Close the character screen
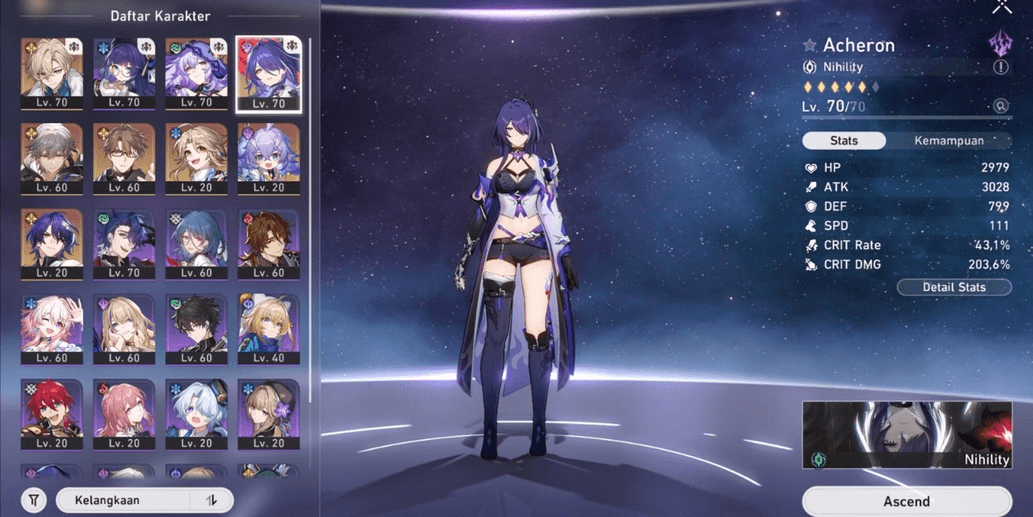This screenshot has height=517, width=1033. [x=1001, y=7]
